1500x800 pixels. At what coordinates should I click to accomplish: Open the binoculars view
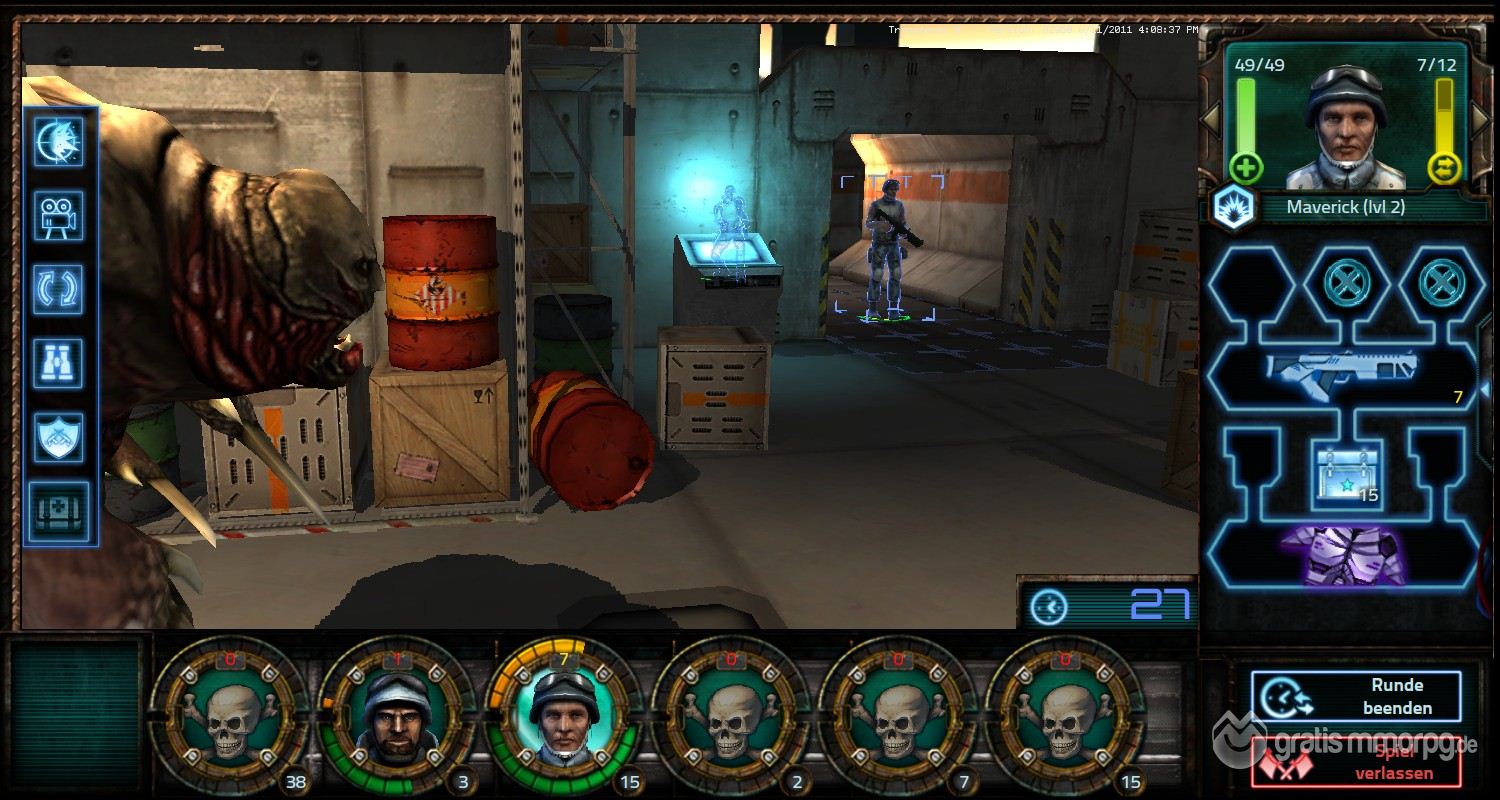tap(59, 363)
